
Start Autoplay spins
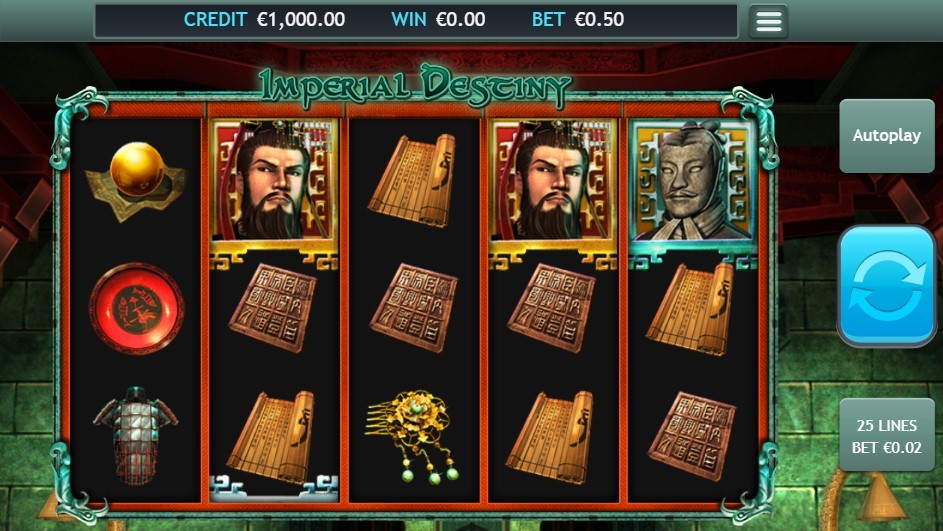pos(886,136)
